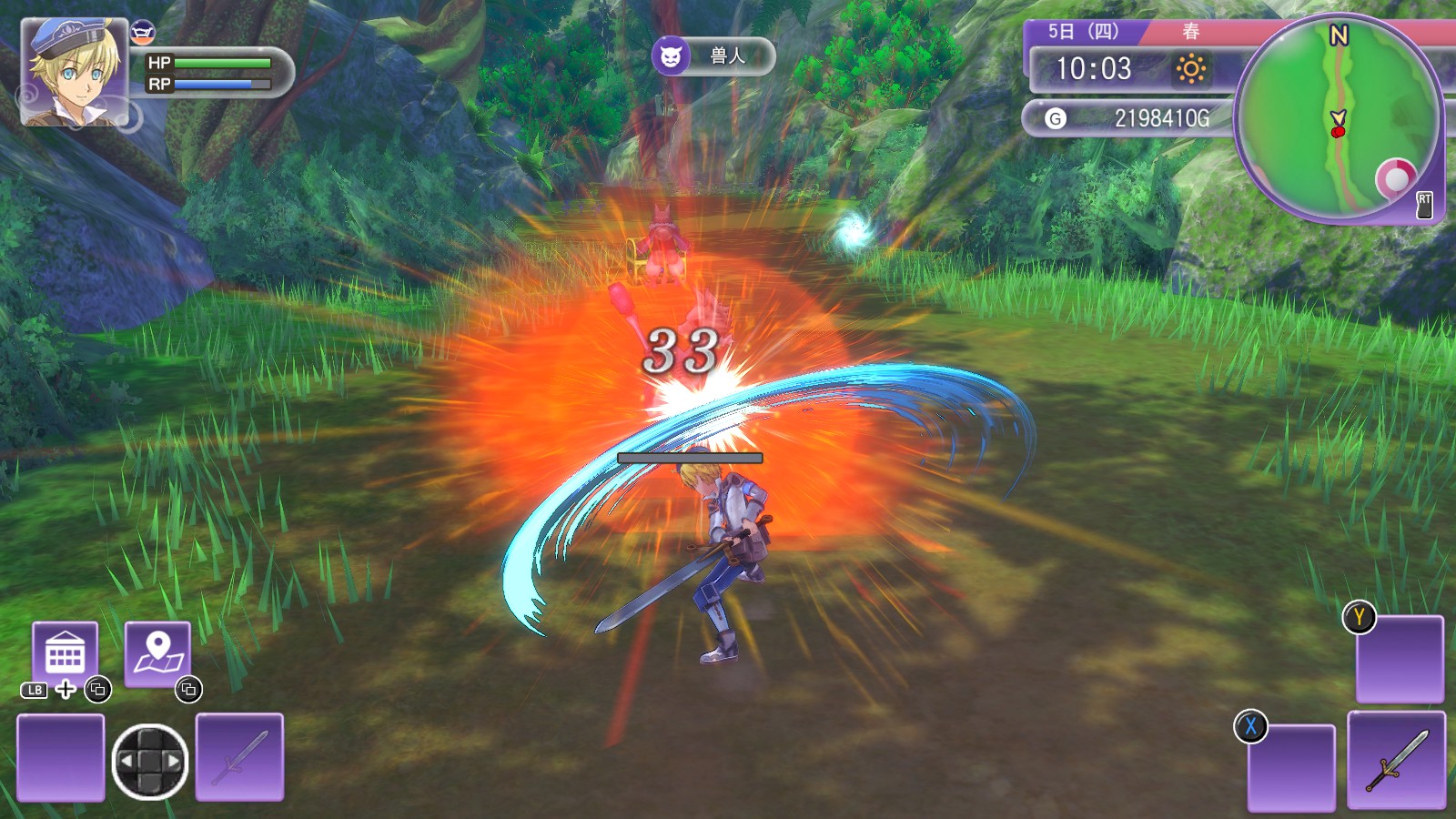Click the blond hero portrait
The image size is (1456, 819).
[x=74, y=73]
